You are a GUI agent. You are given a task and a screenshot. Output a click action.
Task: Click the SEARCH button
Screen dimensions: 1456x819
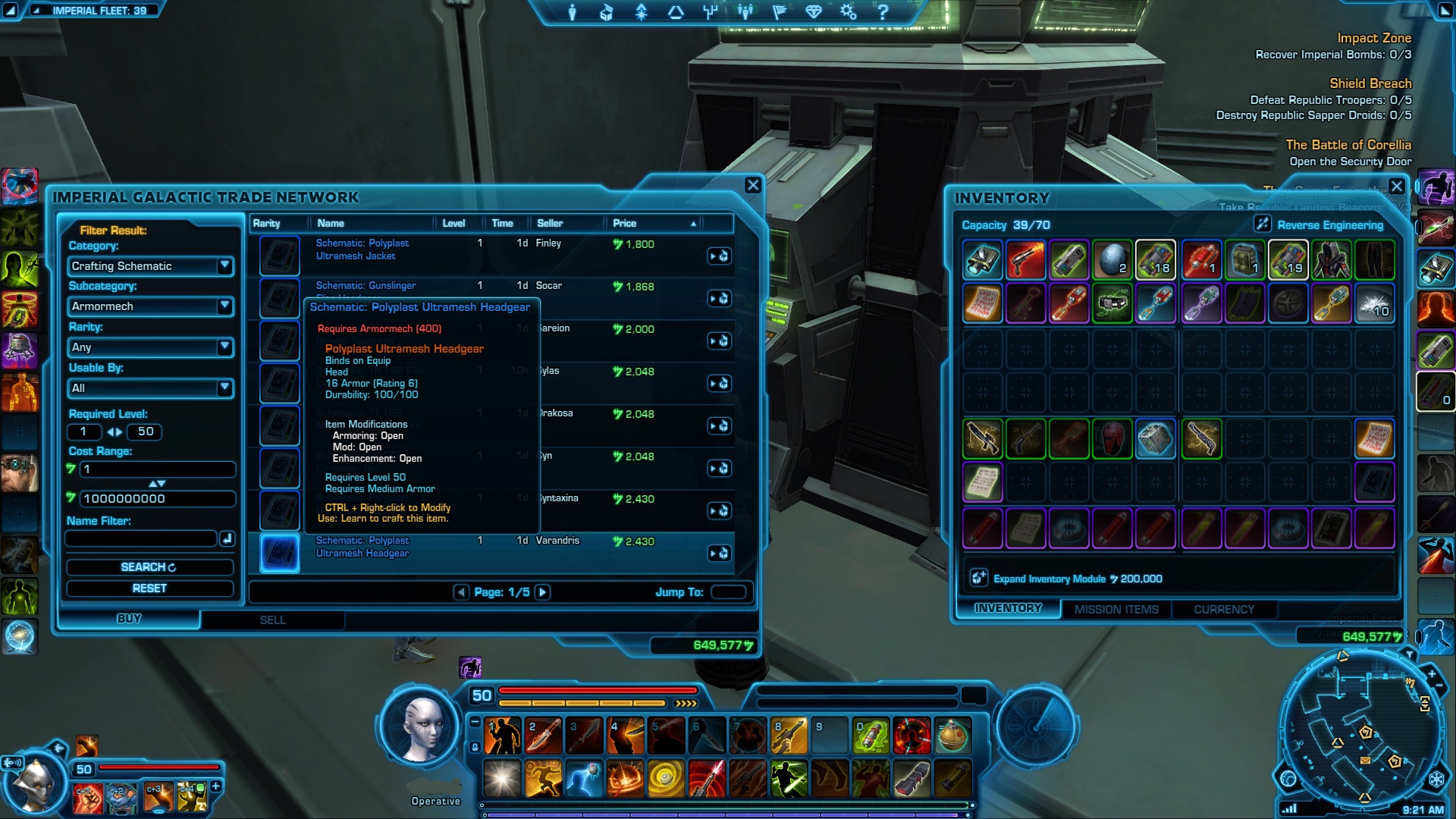coord(149,567)
